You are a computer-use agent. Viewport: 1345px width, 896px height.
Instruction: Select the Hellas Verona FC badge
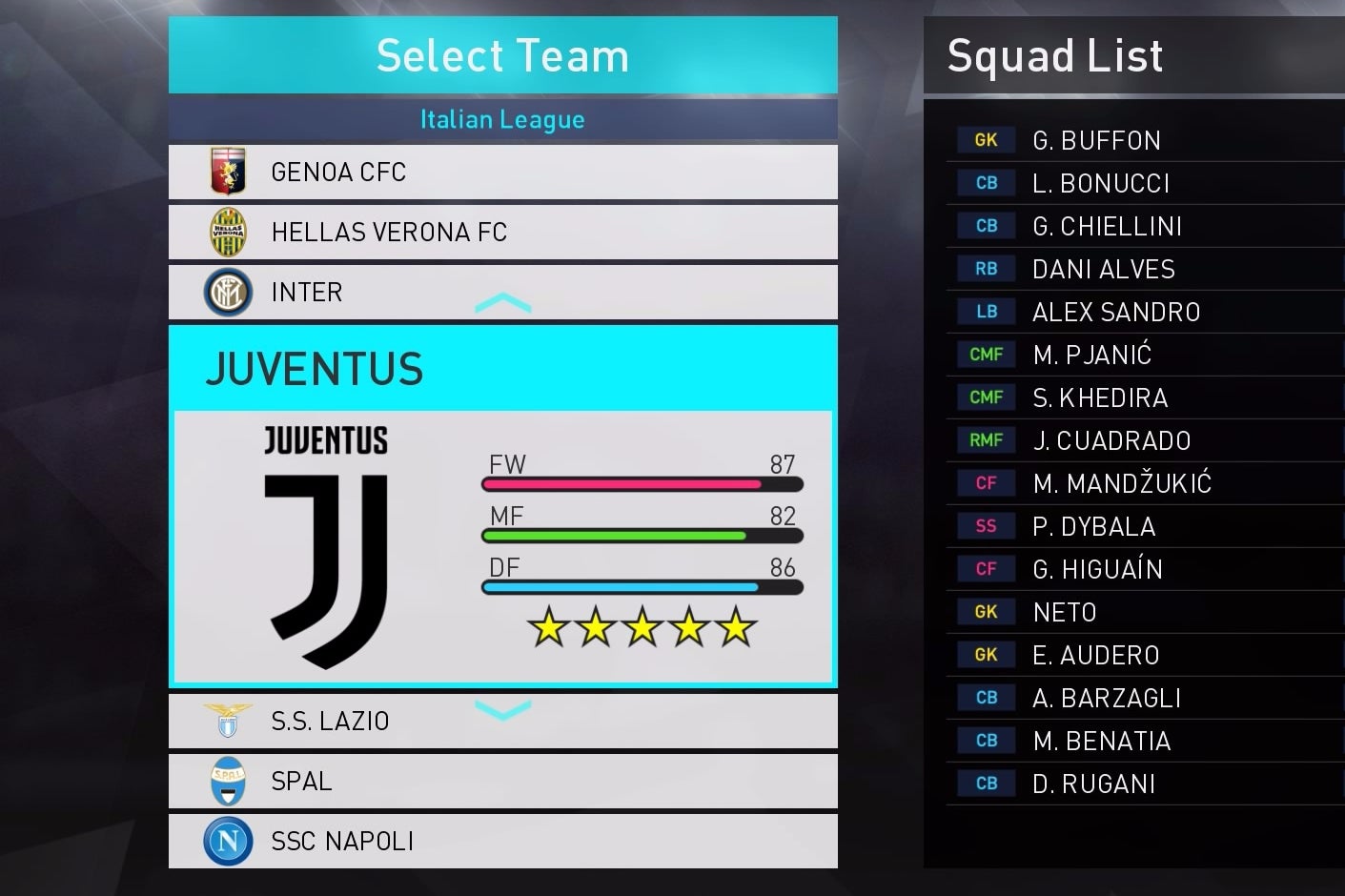click(228, 232)
